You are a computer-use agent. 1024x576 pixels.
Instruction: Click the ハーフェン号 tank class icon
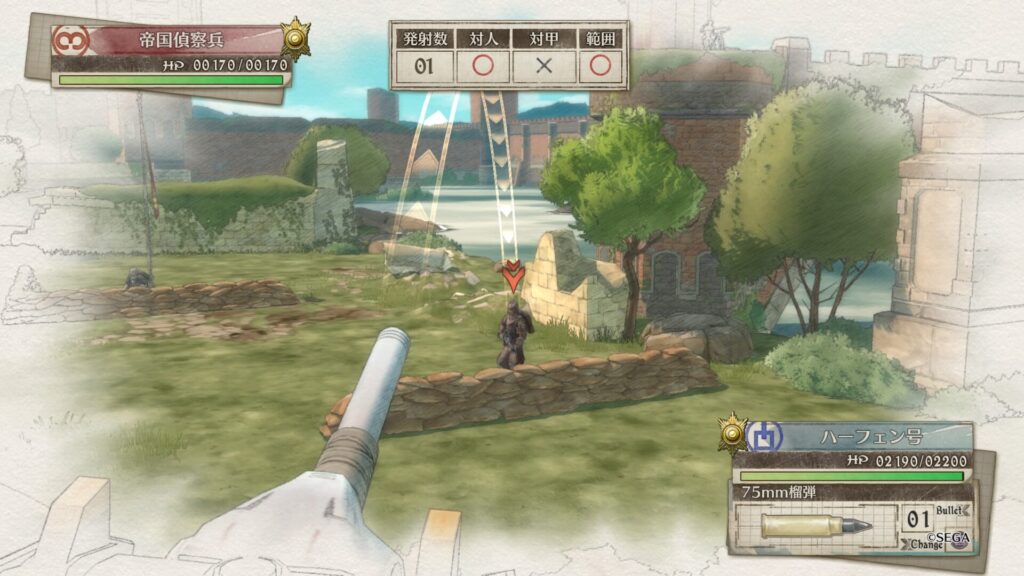tap(765, 437)
